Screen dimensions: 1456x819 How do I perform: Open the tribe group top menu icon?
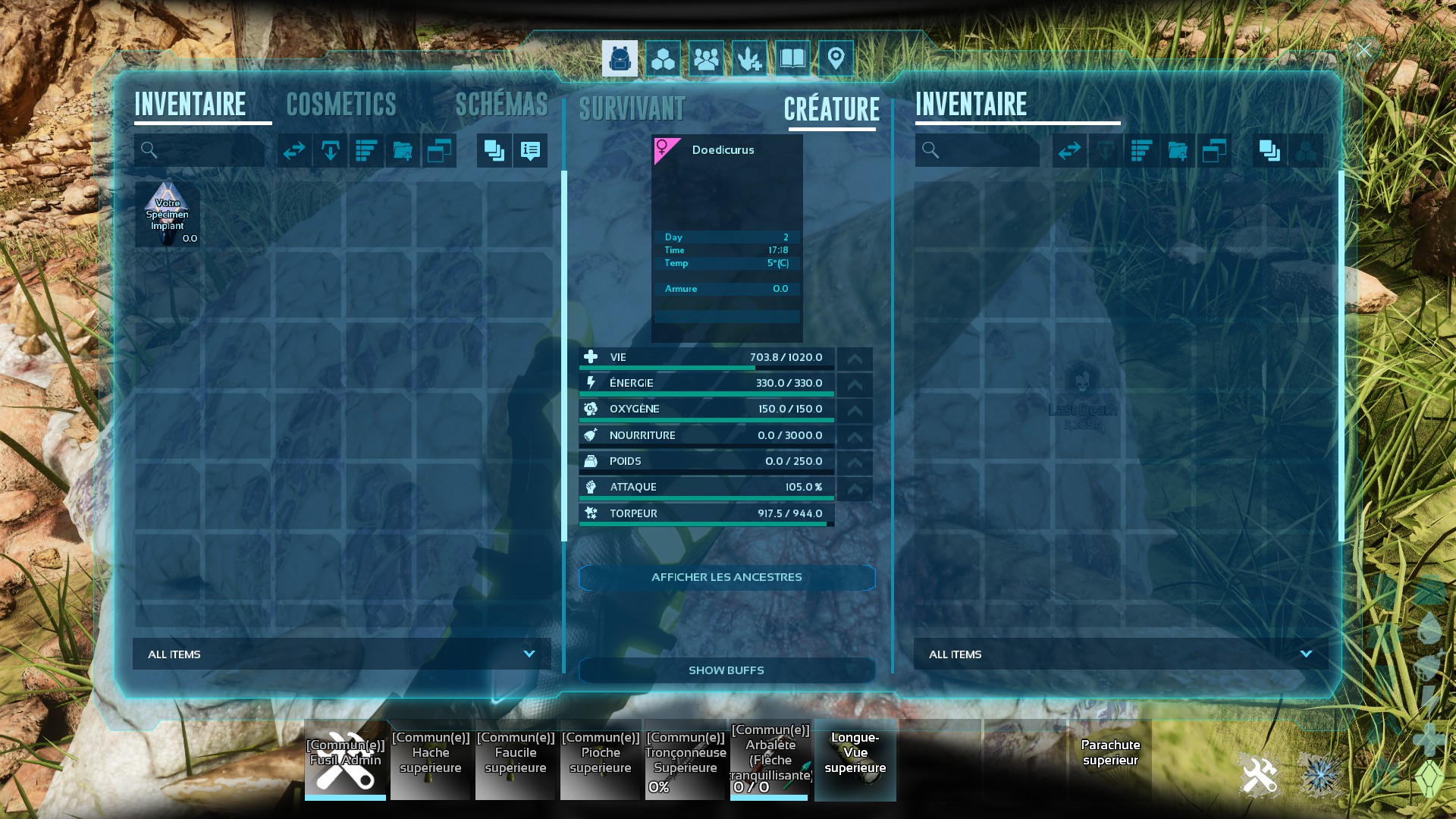click(706, 58)
